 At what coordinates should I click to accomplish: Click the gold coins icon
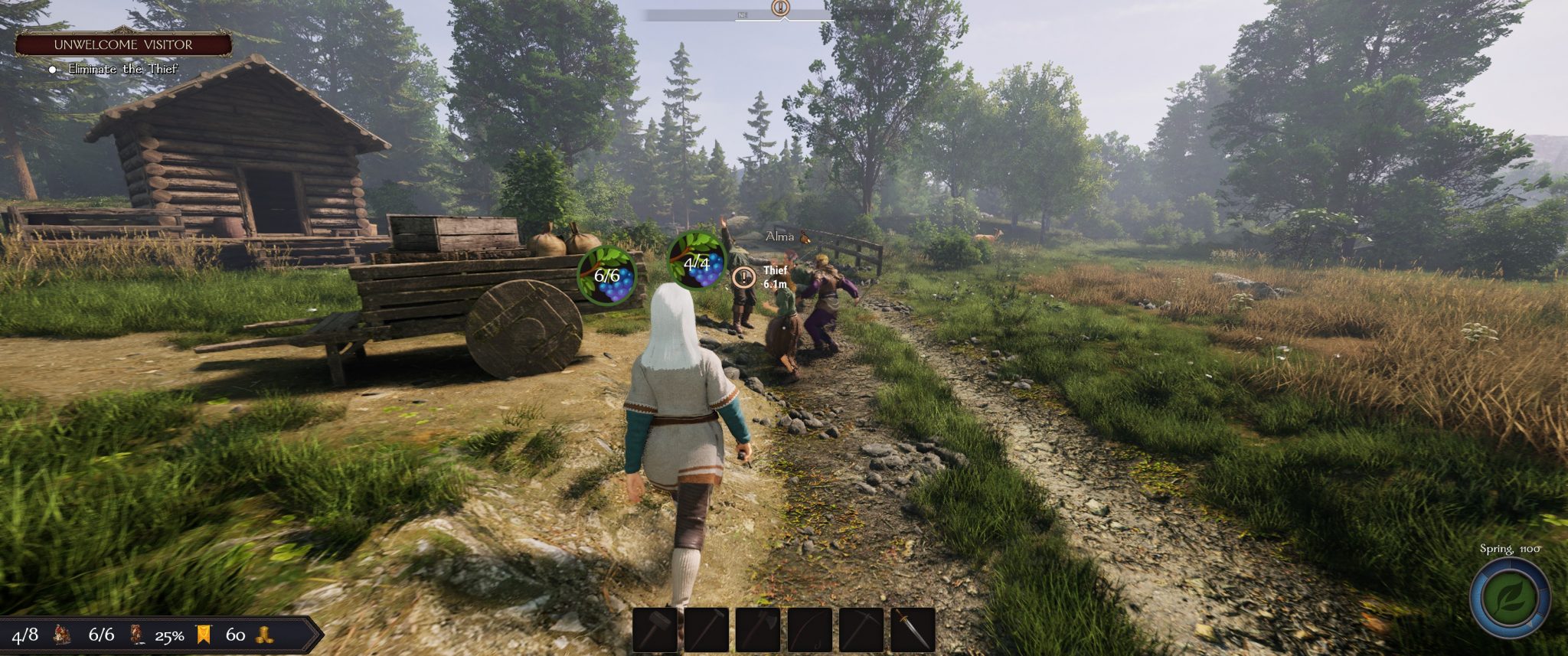tap(264, 635)
